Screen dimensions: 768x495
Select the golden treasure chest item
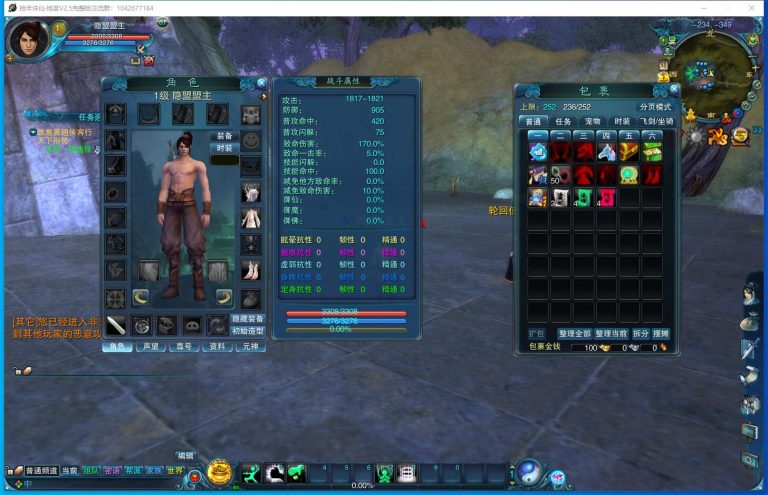coord(628,152)
